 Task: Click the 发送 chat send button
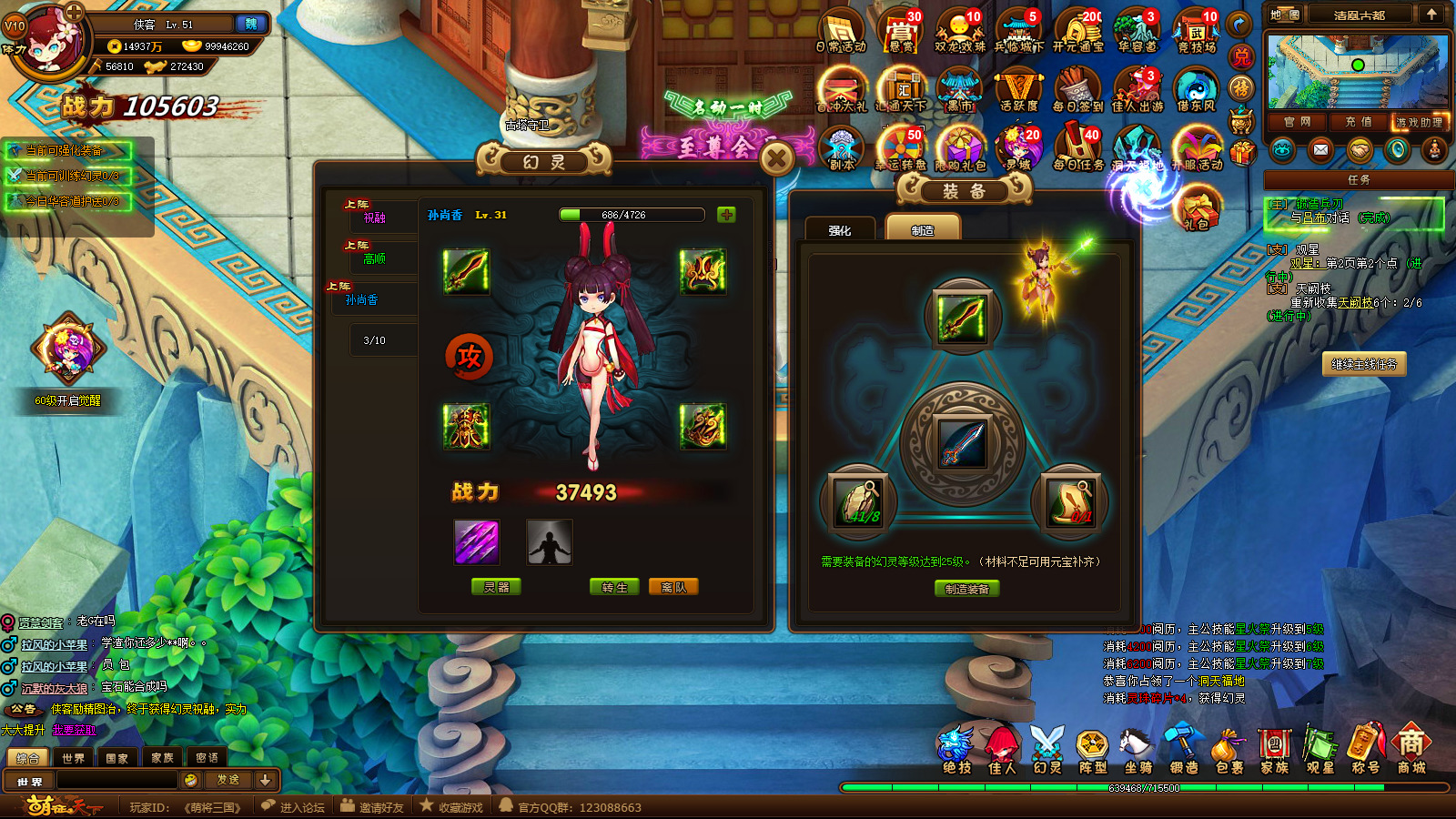point(227,780)
